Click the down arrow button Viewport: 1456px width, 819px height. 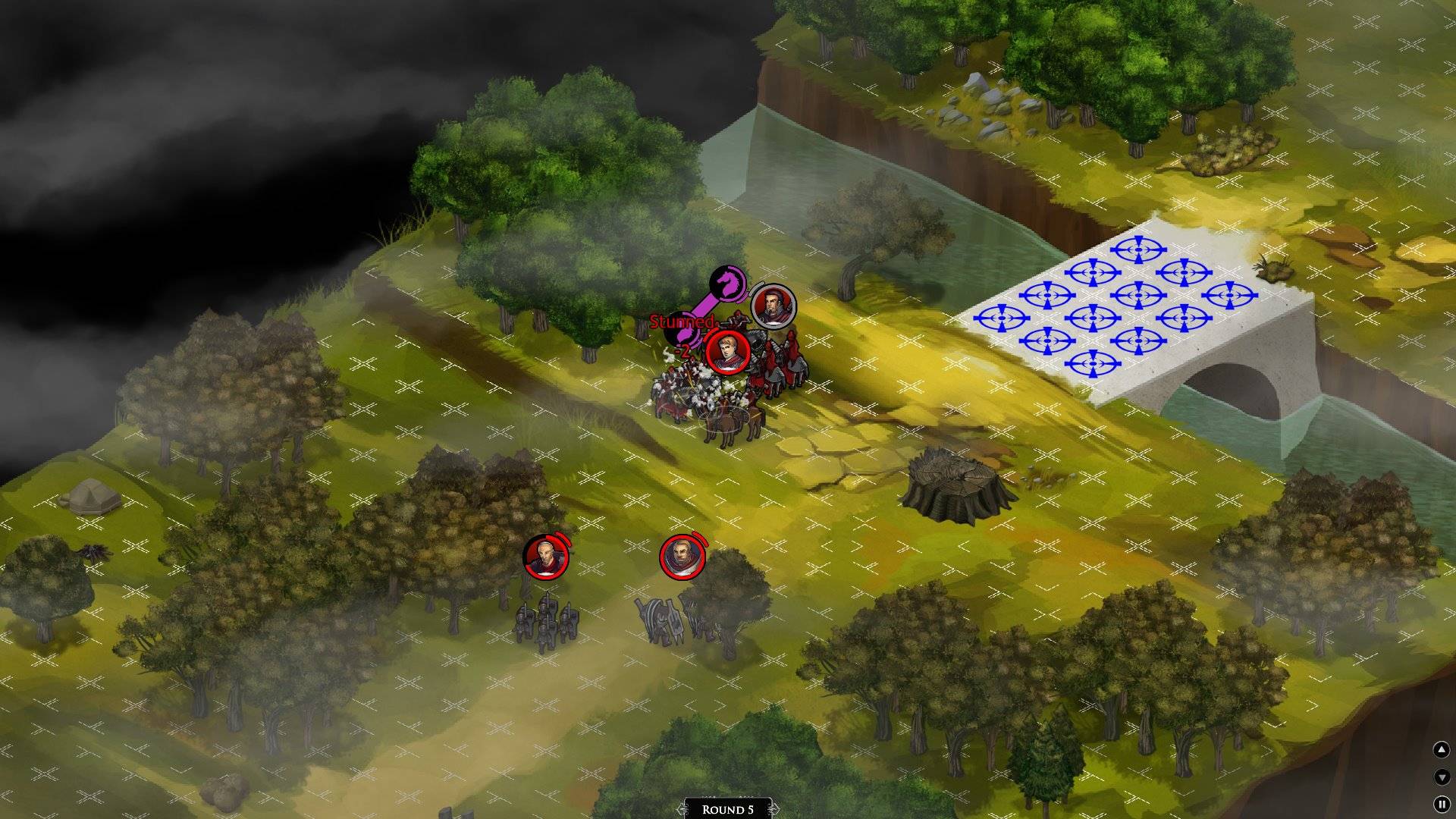[1441, 777]
